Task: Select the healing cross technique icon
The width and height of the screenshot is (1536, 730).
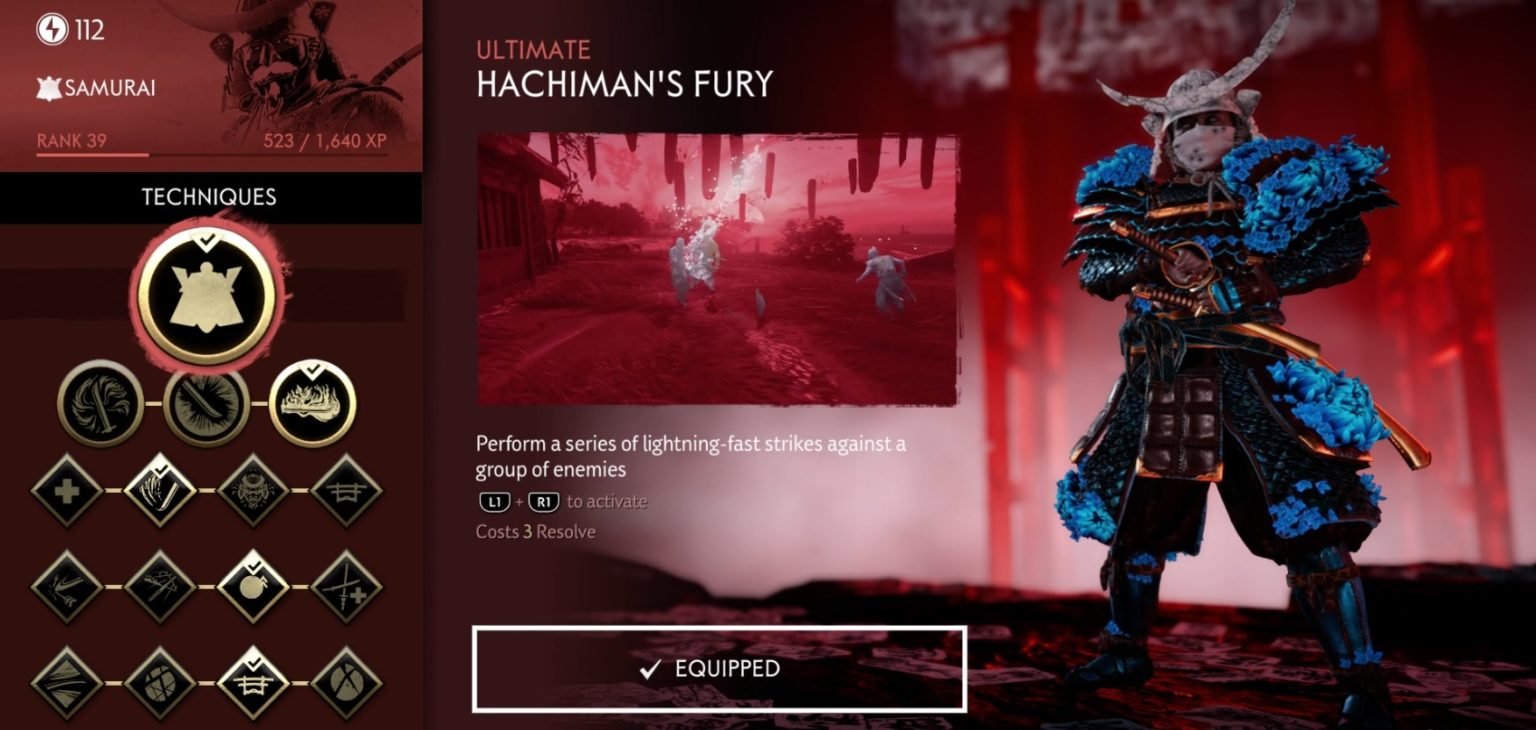Action: pos(64,490)
